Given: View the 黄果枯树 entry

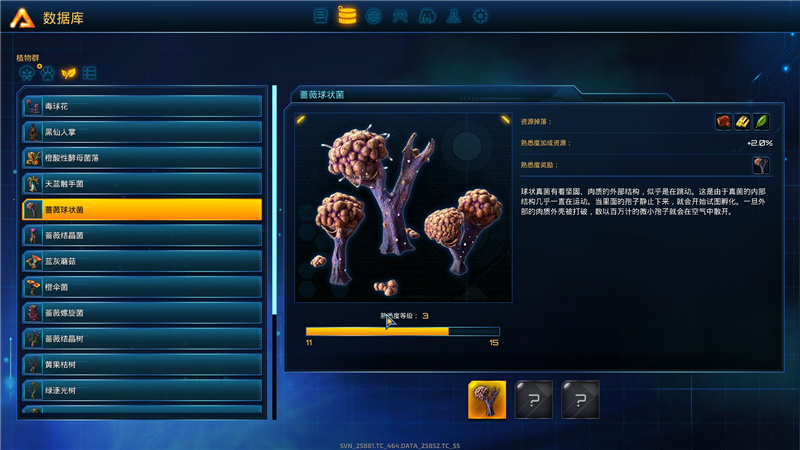Looking at the screenshot, I should 142,365.
